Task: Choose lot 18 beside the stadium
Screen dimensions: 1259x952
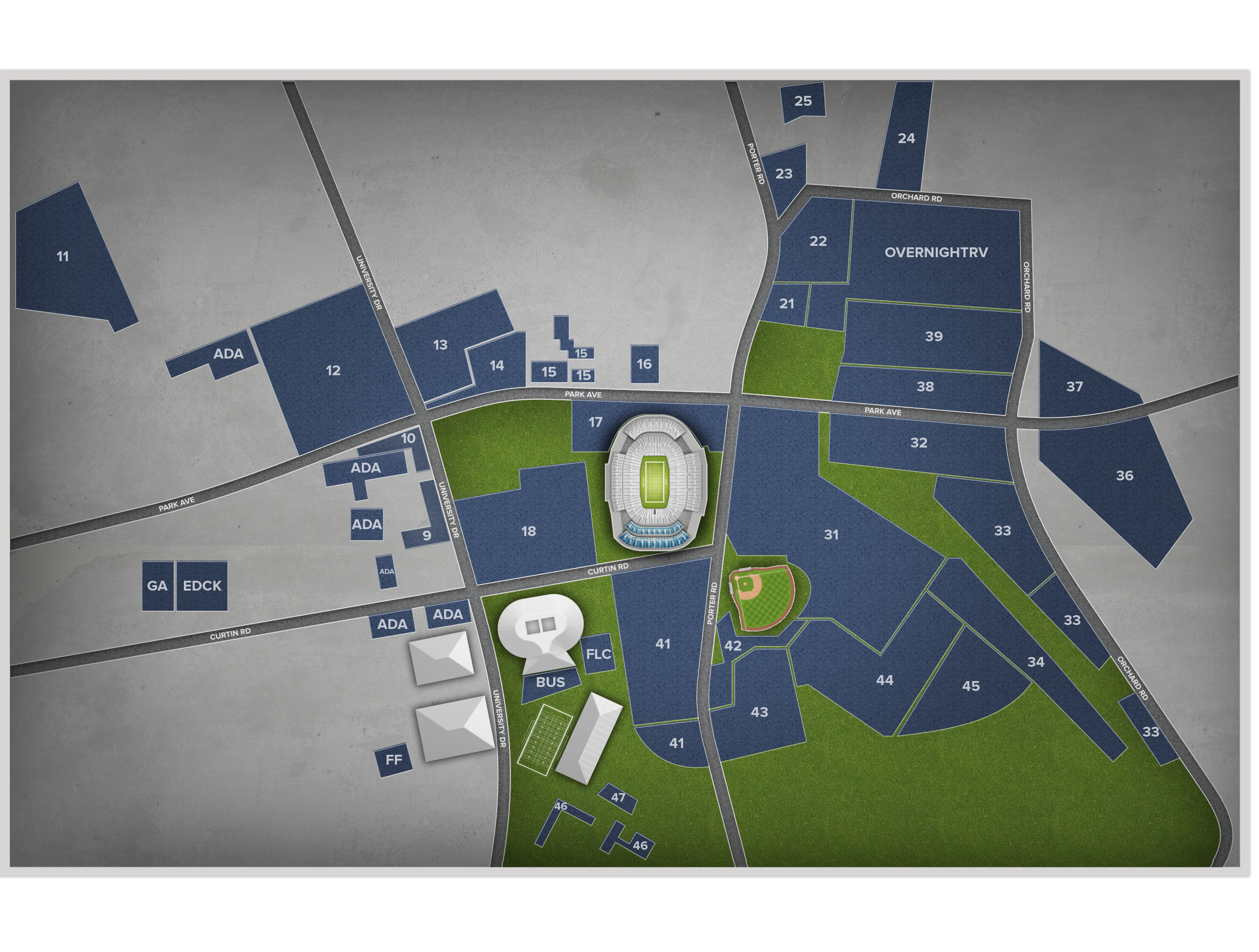Action: pos(528,532)
